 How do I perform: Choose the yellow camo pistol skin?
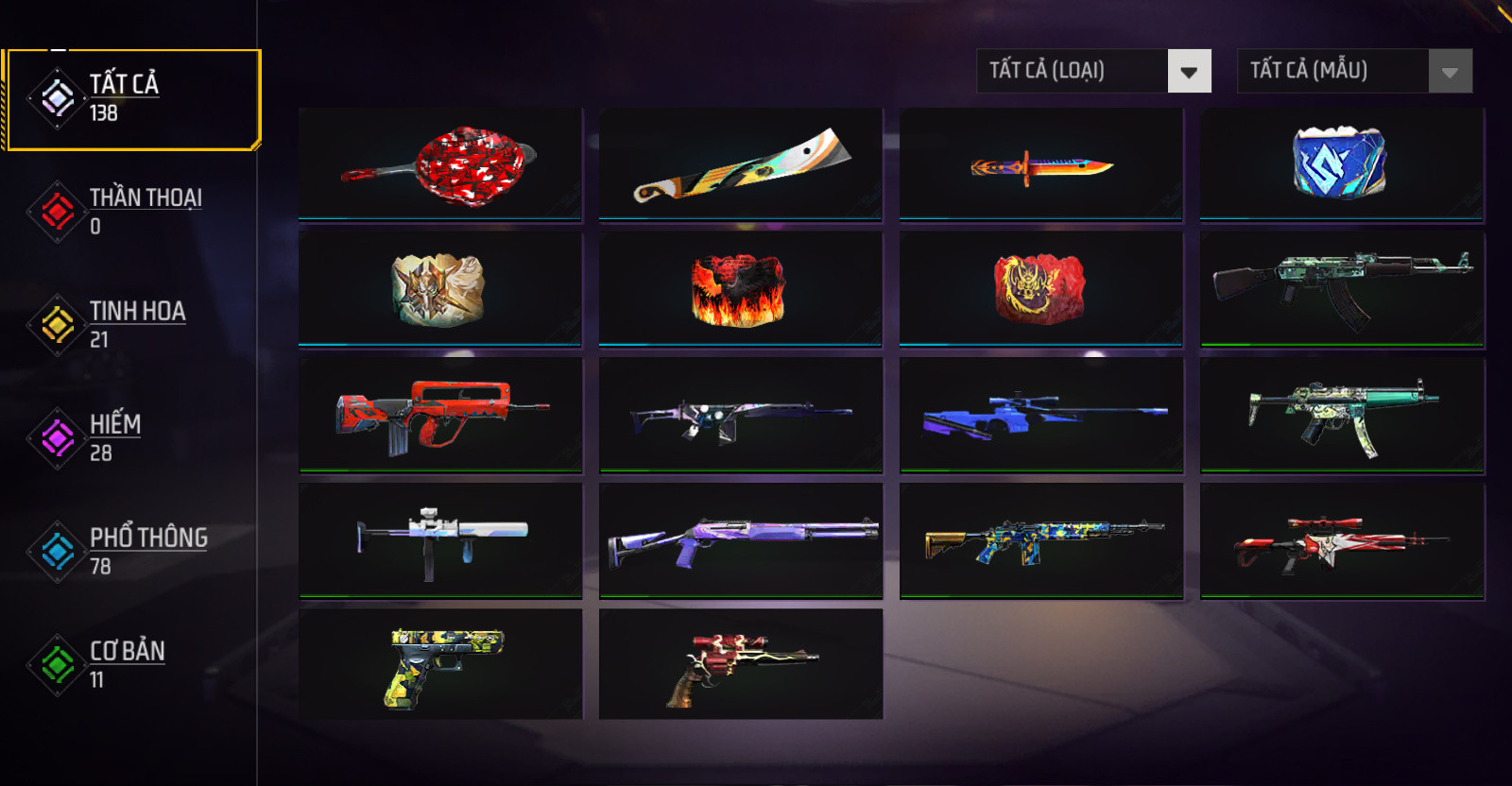point(440,665)
